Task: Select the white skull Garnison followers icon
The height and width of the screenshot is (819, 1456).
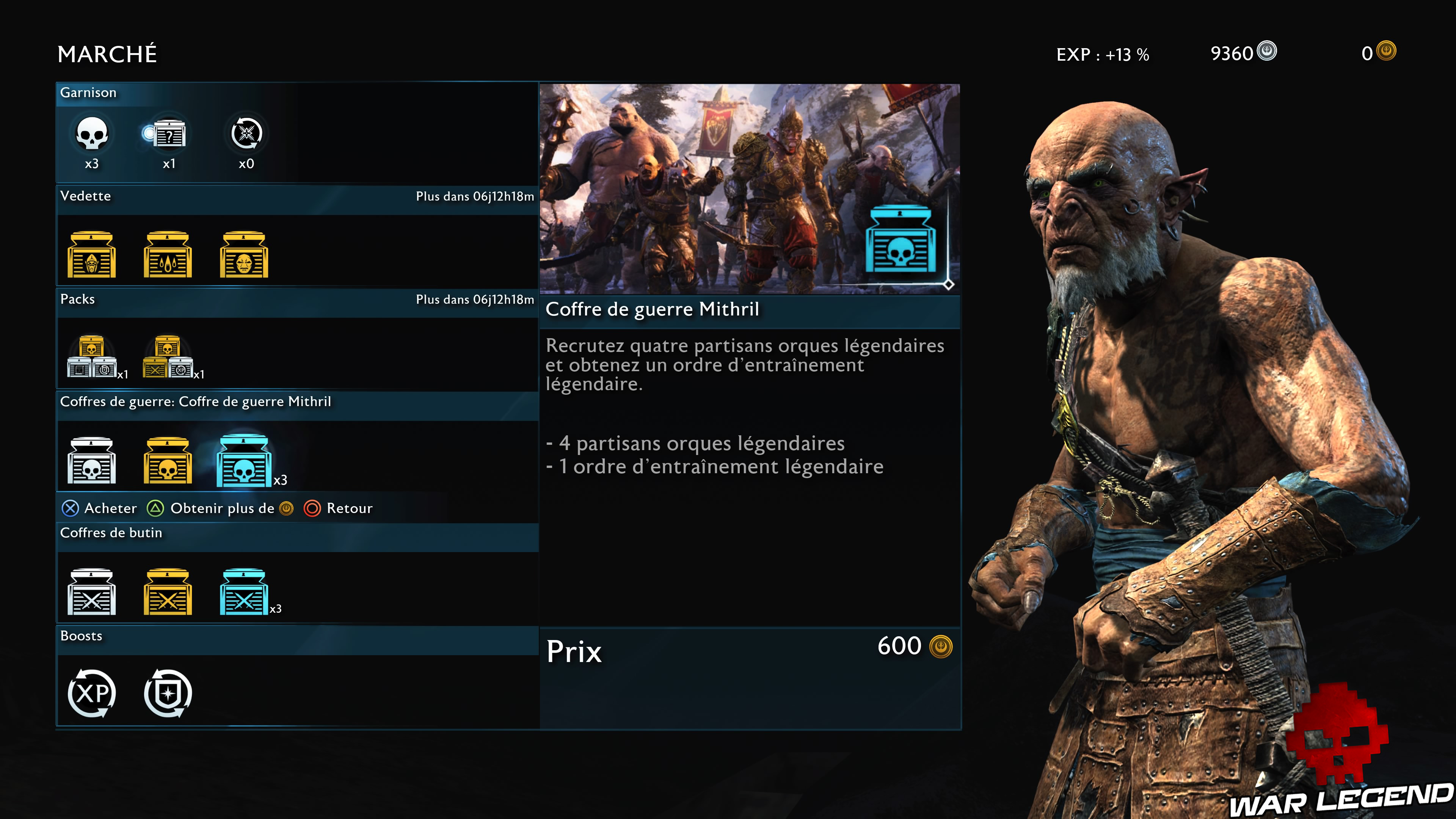Action: click(x=91, y=134)
